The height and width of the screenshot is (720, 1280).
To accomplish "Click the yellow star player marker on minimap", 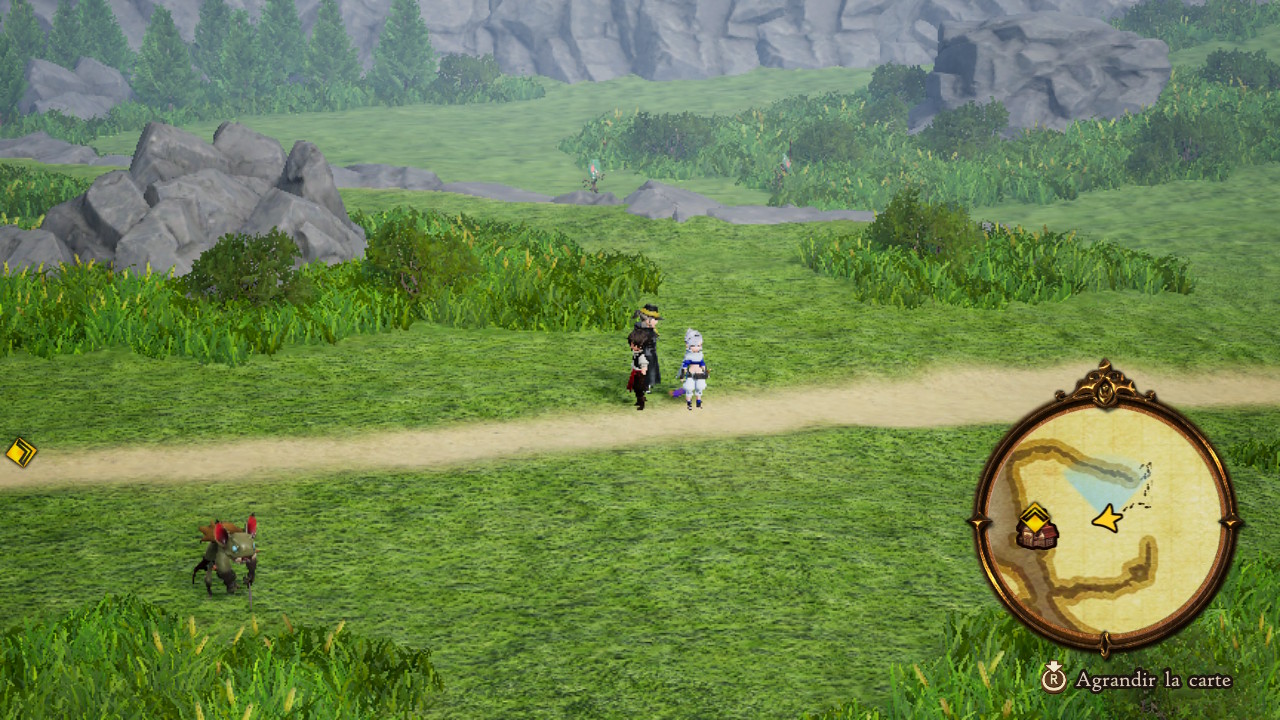I will (1106, 518).
